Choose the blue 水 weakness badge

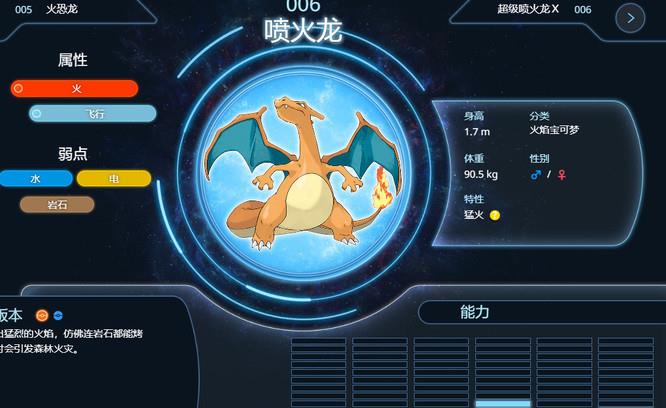tap(36, 179)
